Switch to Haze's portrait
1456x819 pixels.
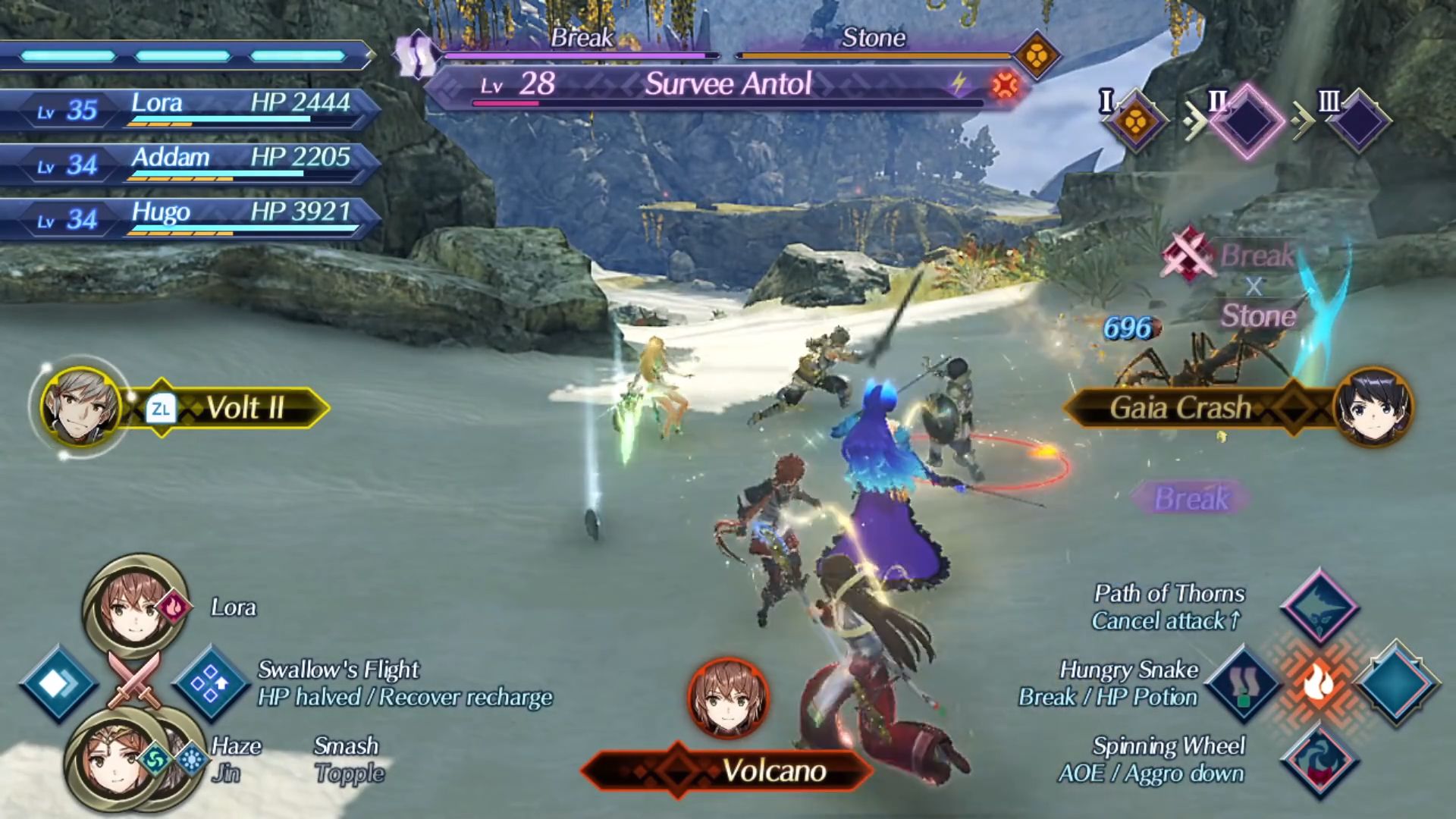[114, 762]
